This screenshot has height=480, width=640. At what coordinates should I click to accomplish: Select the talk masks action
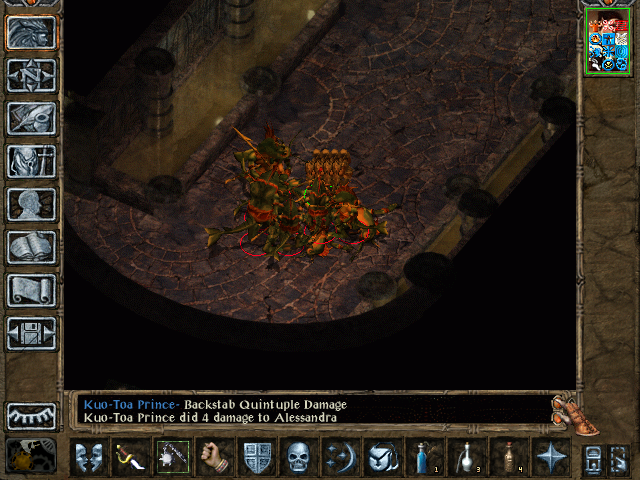pyautogui.click(x=88, y=458)
